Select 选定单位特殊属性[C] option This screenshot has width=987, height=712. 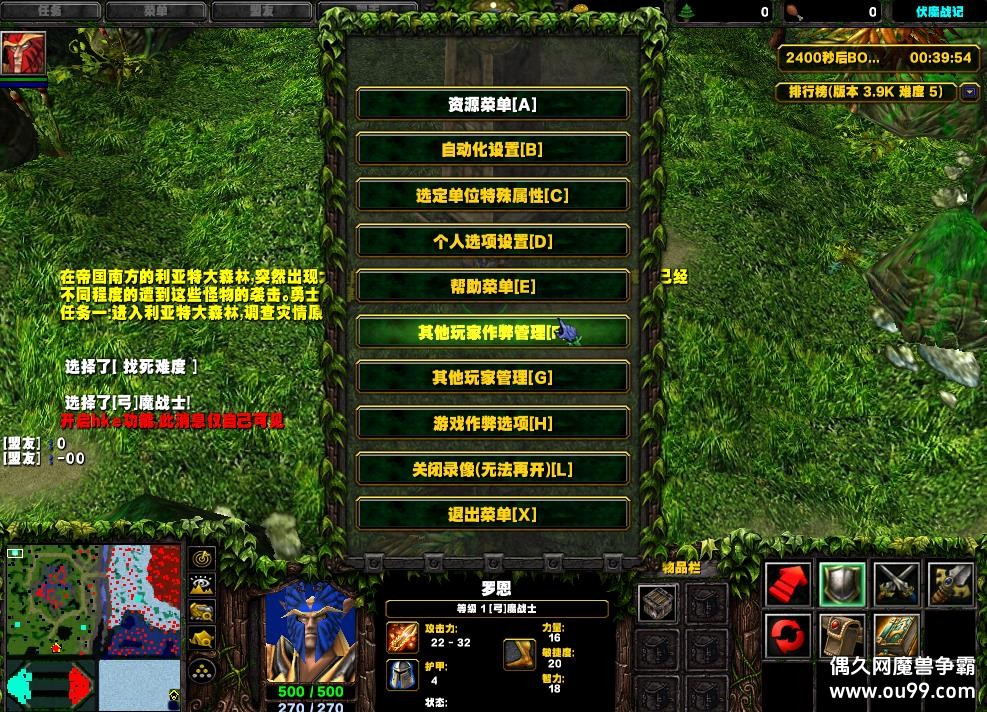(x=492, y=196)
